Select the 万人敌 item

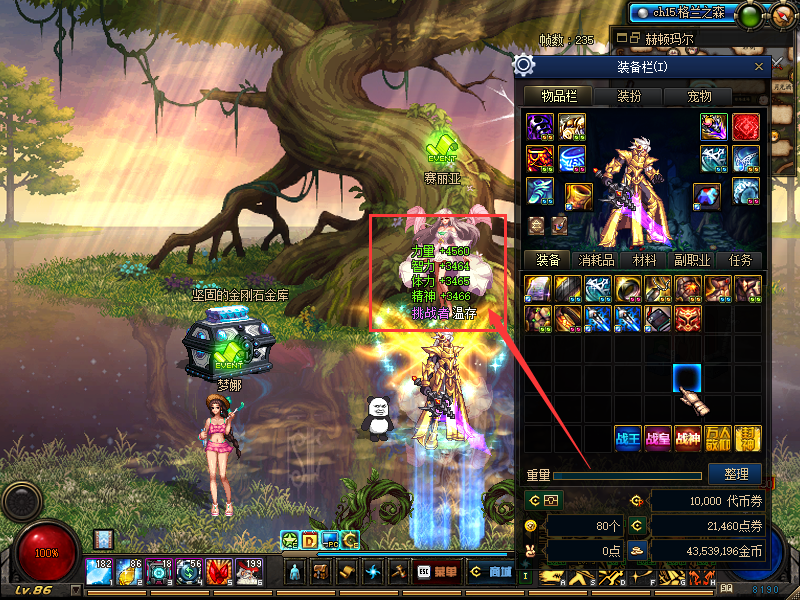coord(718,438)
